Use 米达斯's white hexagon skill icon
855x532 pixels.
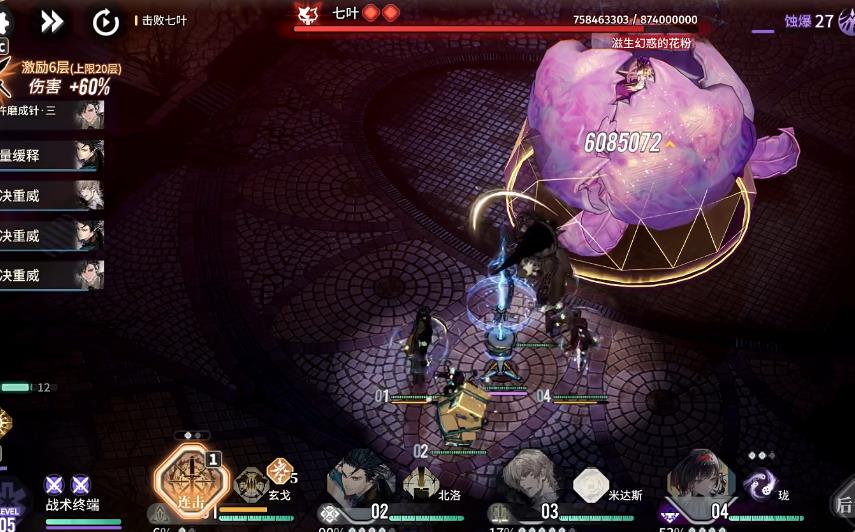(591, 485)
